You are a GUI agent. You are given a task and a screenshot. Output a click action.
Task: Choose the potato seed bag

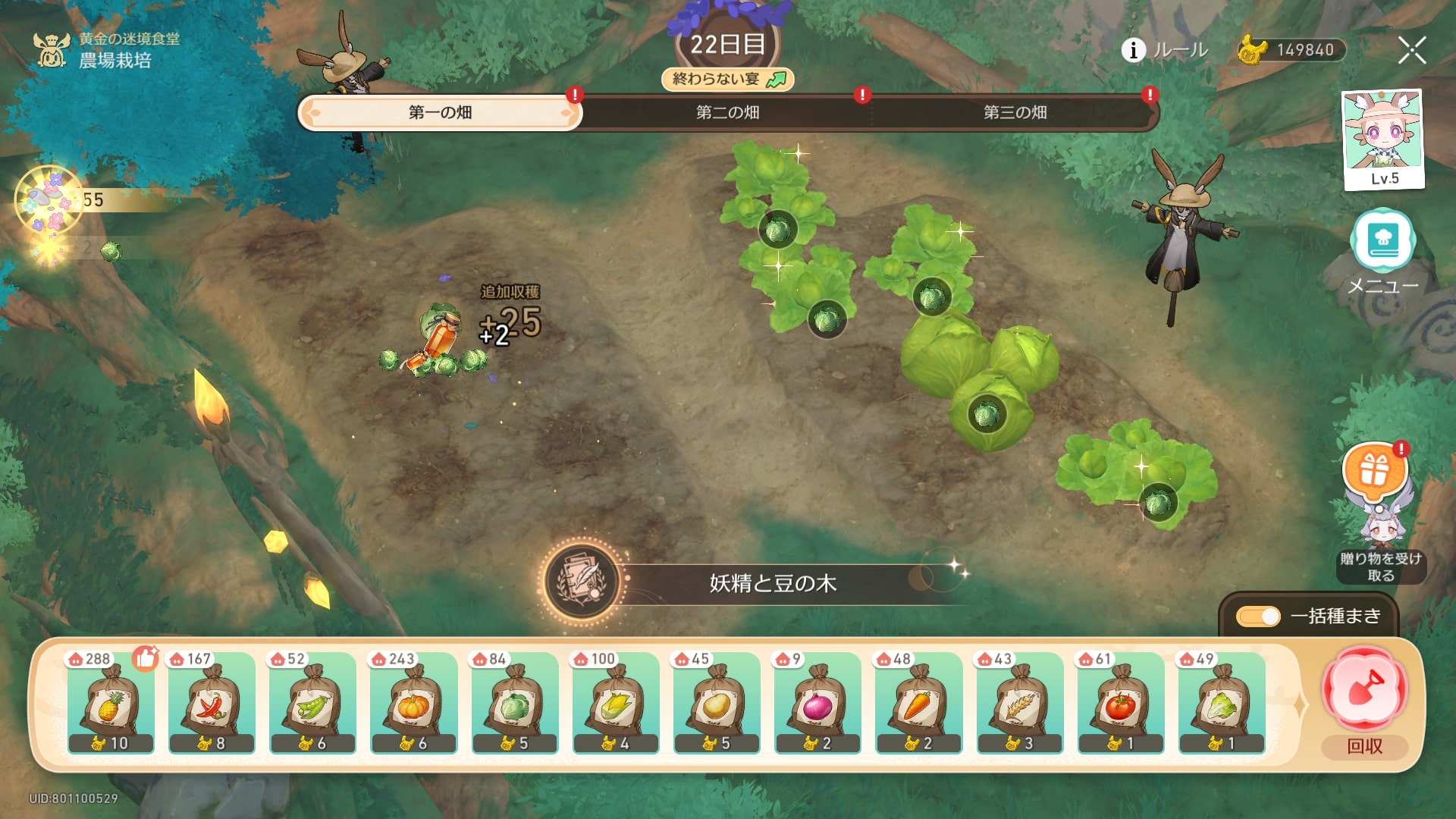coord(717,703)
